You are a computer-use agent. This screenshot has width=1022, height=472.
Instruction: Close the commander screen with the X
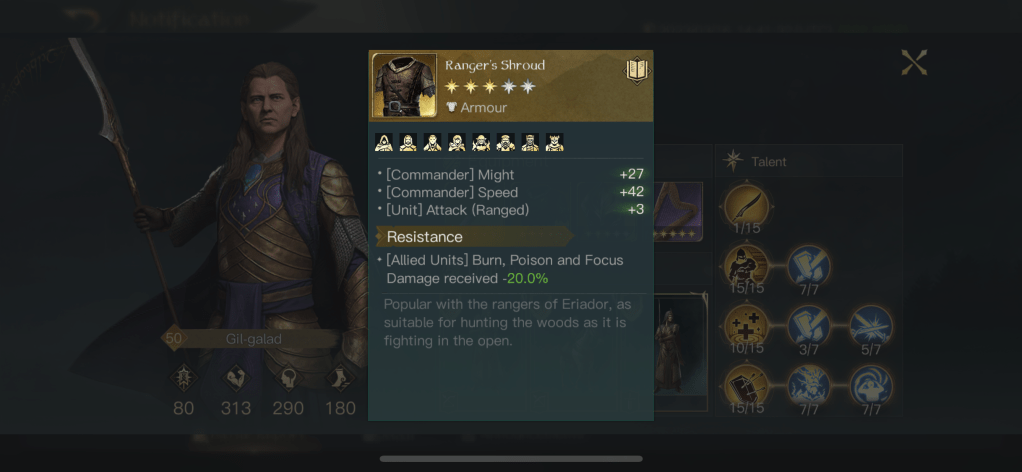coord(914,63)
